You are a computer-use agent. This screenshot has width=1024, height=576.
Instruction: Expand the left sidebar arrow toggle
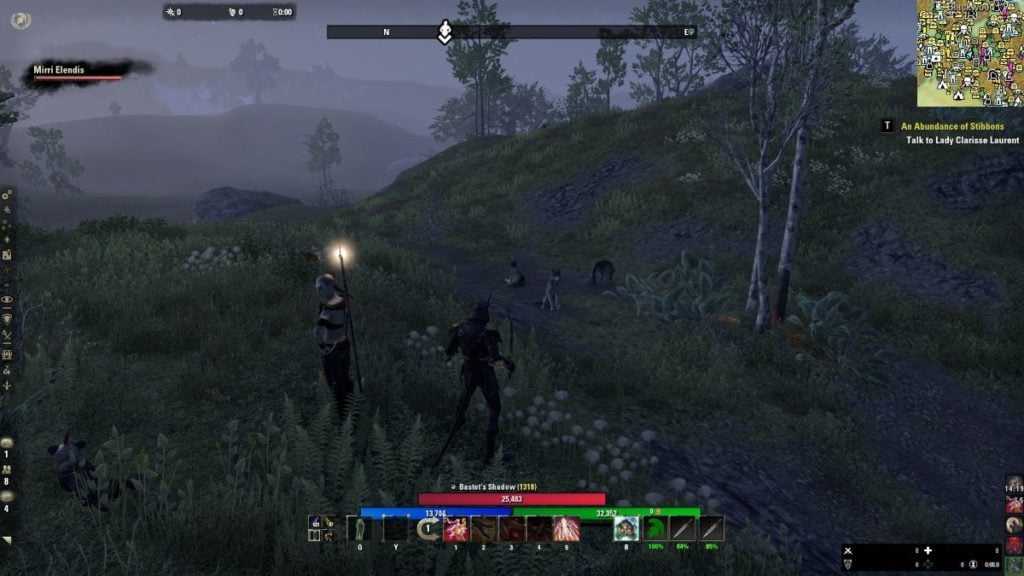(7, 540)
